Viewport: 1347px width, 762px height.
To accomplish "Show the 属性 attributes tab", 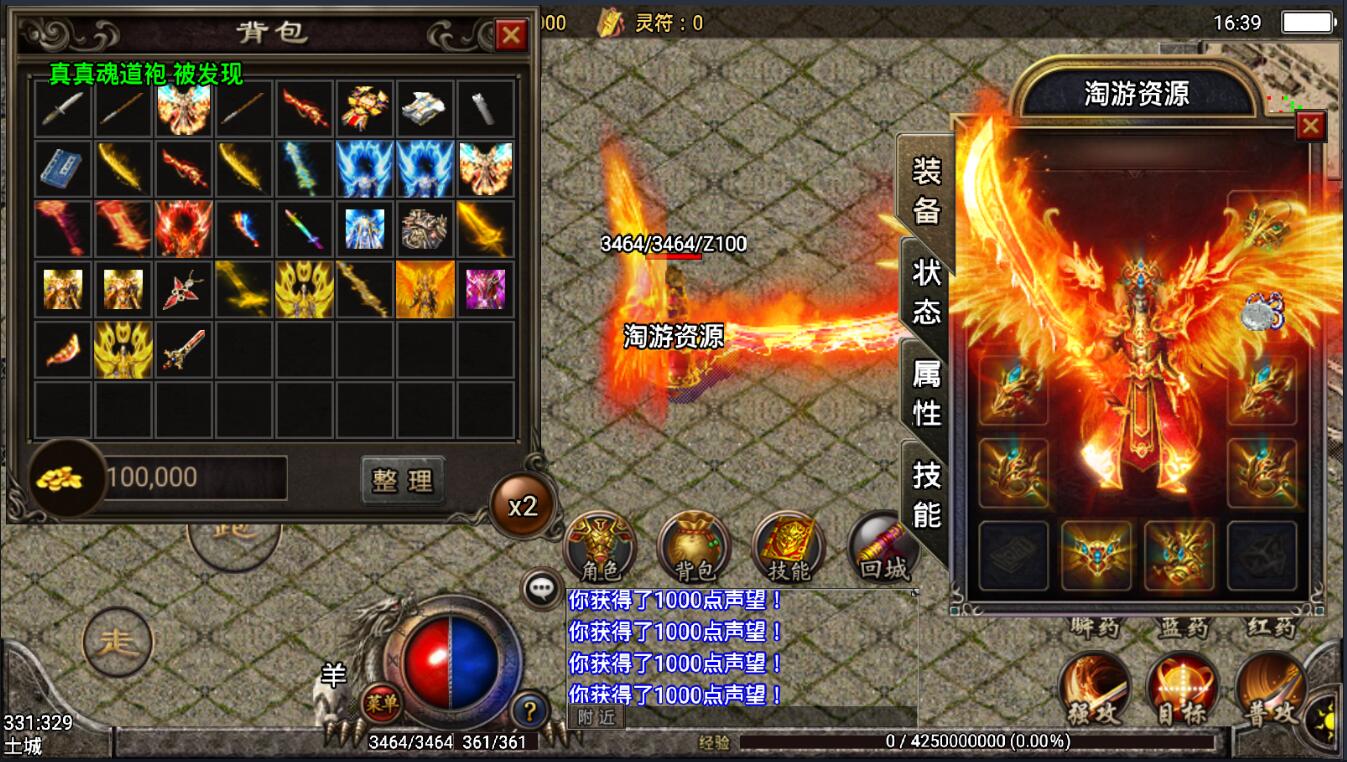I will point(926,392).
